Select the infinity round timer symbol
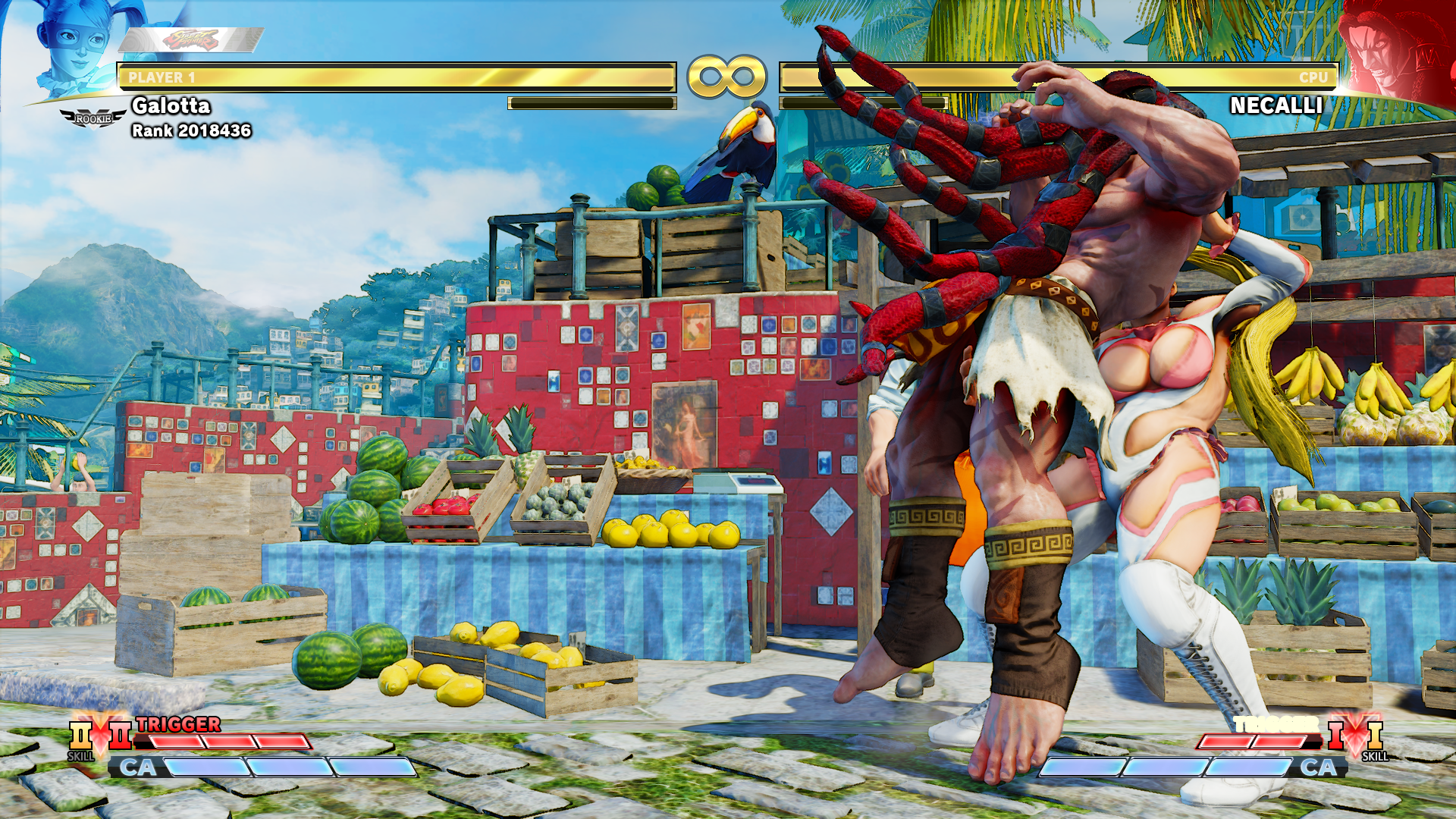The height and width of the screenshot is (819, 1456). [x=726, y=75]
